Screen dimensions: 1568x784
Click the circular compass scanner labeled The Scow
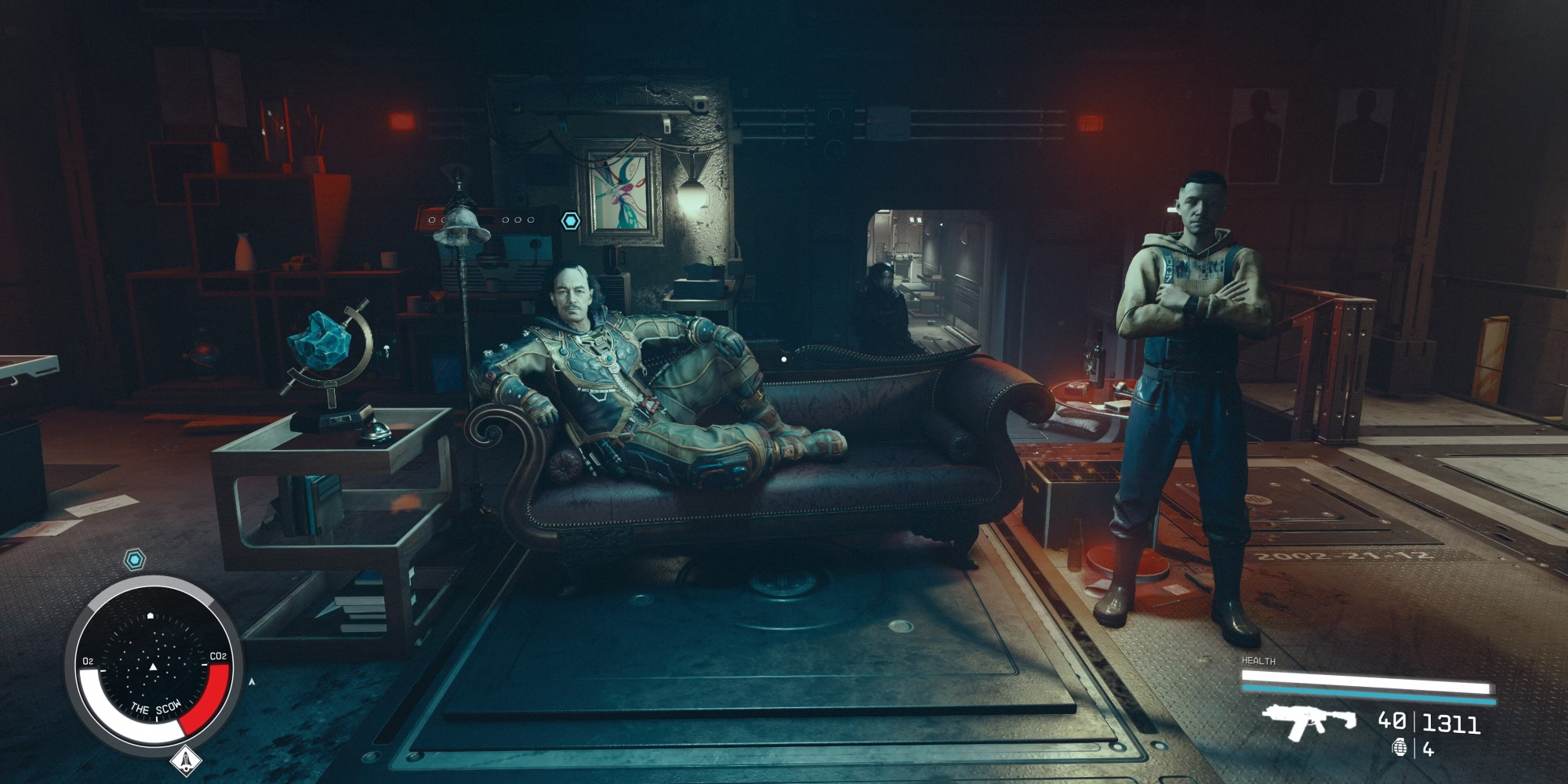pyautogui.click(x=154, y=666)
